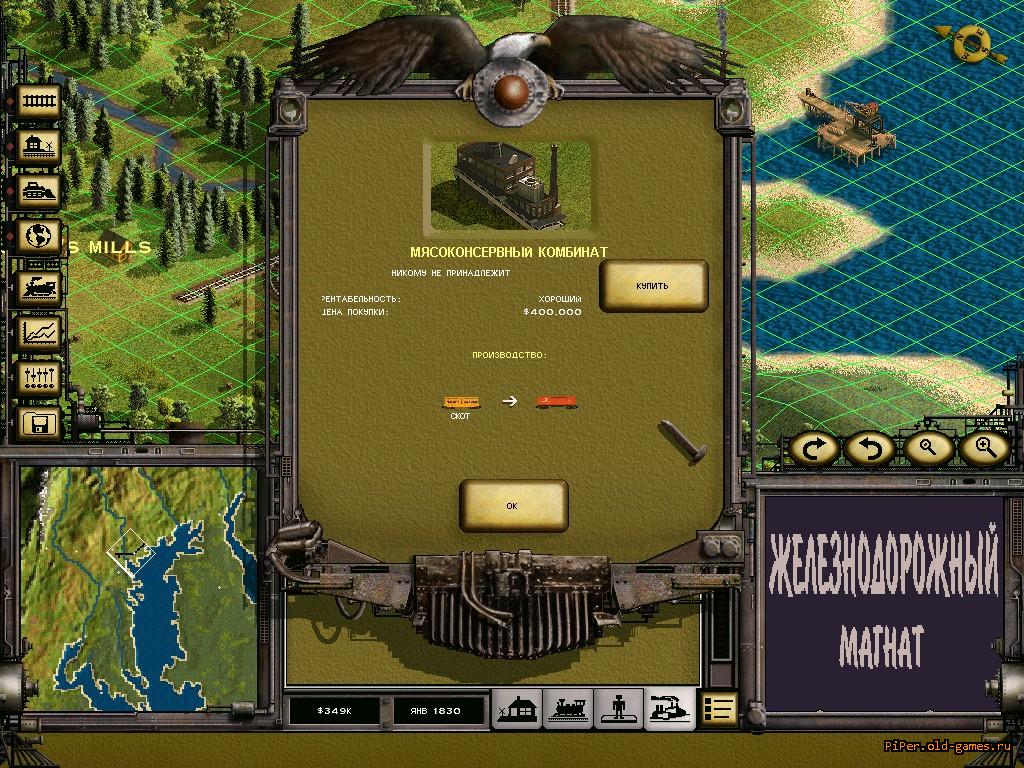Switch to the players tab
This screenshot has width=1024, height=768.
point(619,709)
